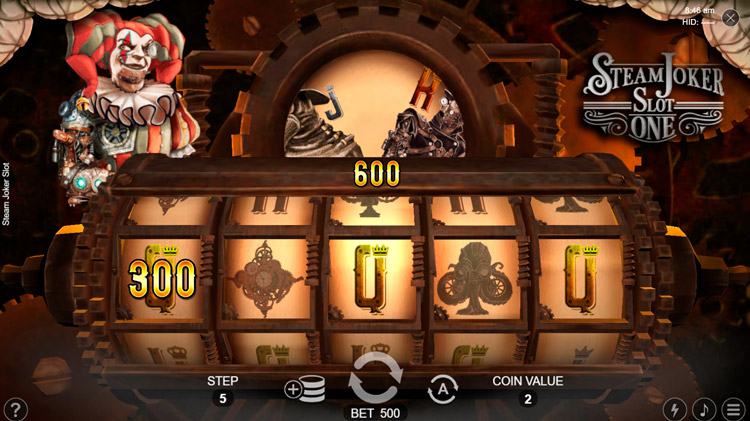
Task: Toggle the music note sound button
Action: tap(705, 409)
